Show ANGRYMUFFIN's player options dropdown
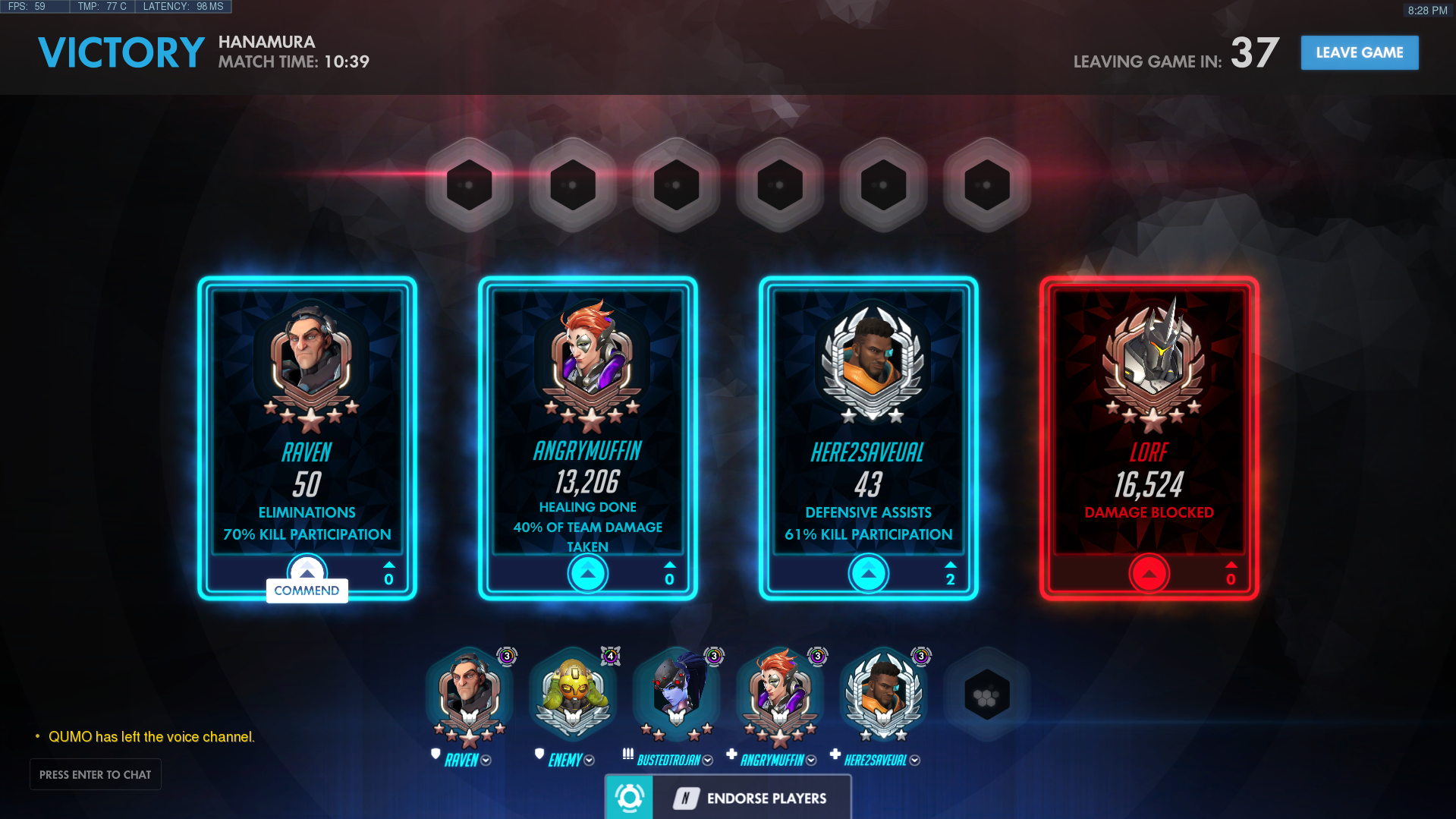Image resolution: width=1456 pixels, height=819 pixels. 811,761
